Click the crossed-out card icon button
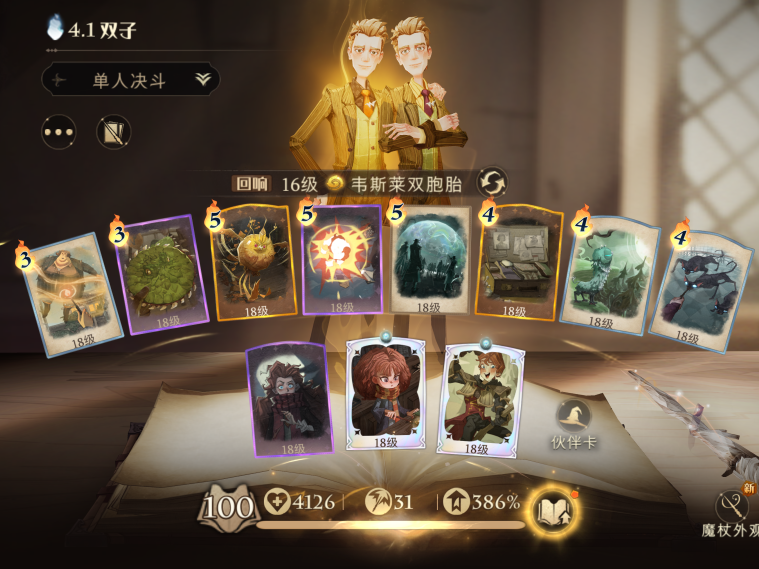Screen dimensions: 759x569 pyautogui.click(x=114, y=132)
